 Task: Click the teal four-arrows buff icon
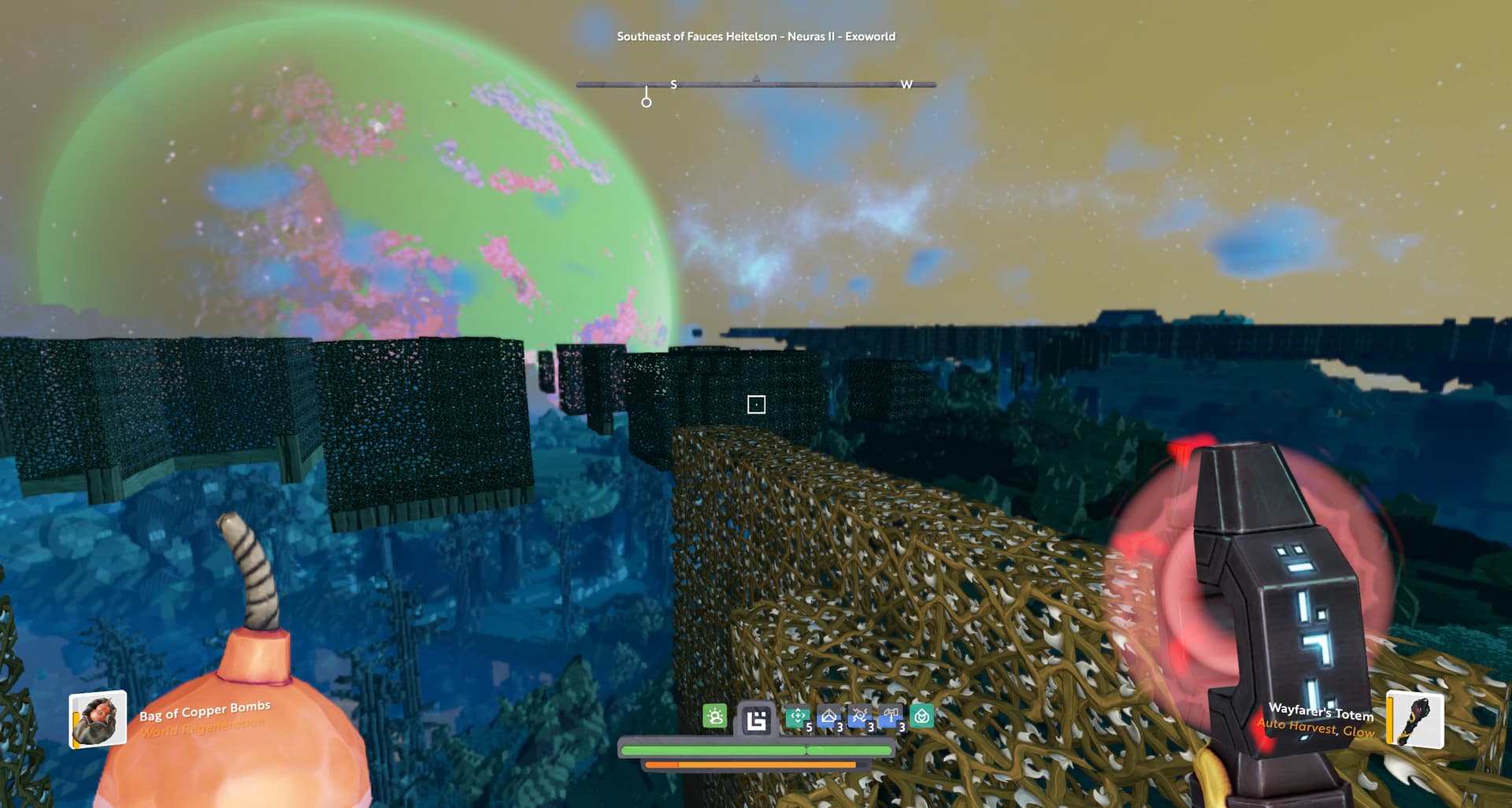click(x=797, y=717)
